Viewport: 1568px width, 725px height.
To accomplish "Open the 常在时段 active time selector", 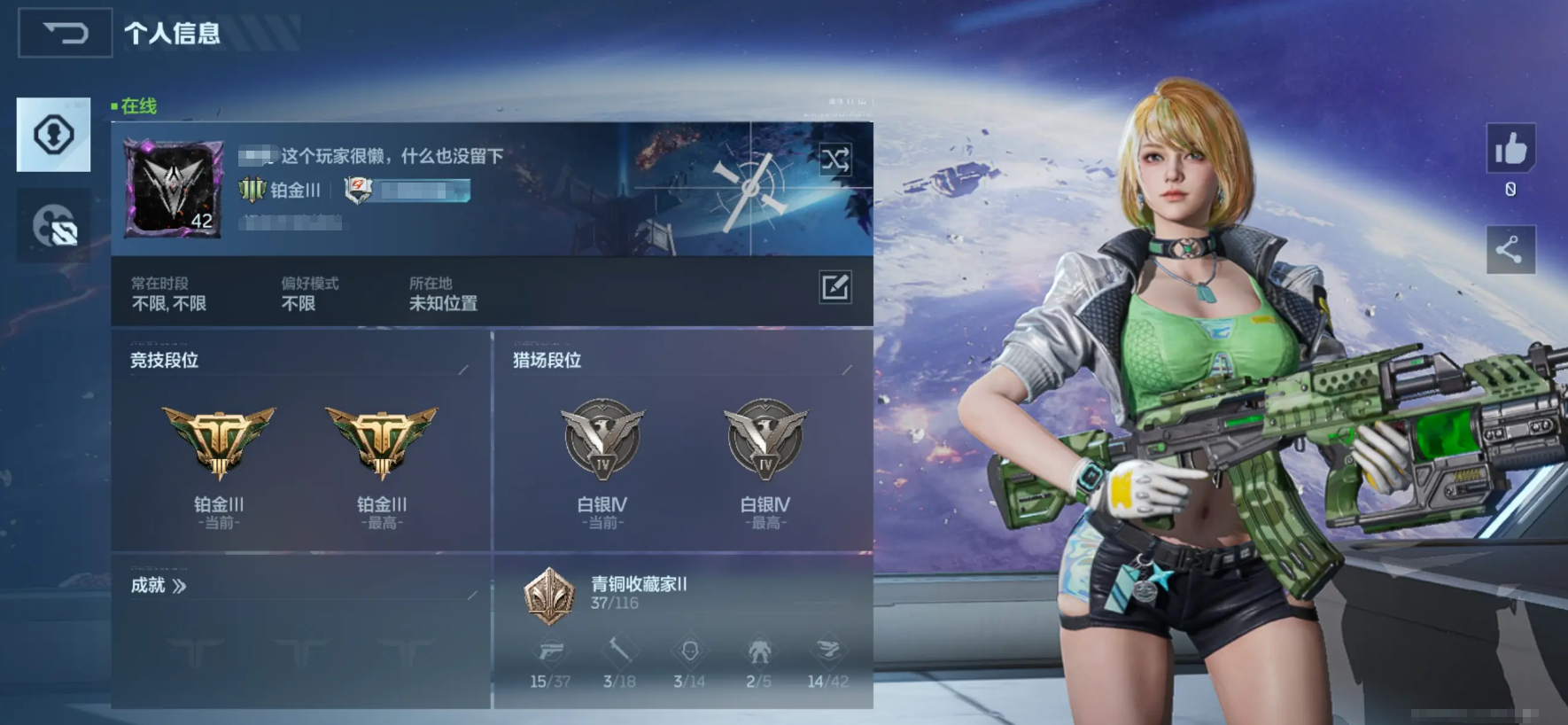I will (167, 294).
